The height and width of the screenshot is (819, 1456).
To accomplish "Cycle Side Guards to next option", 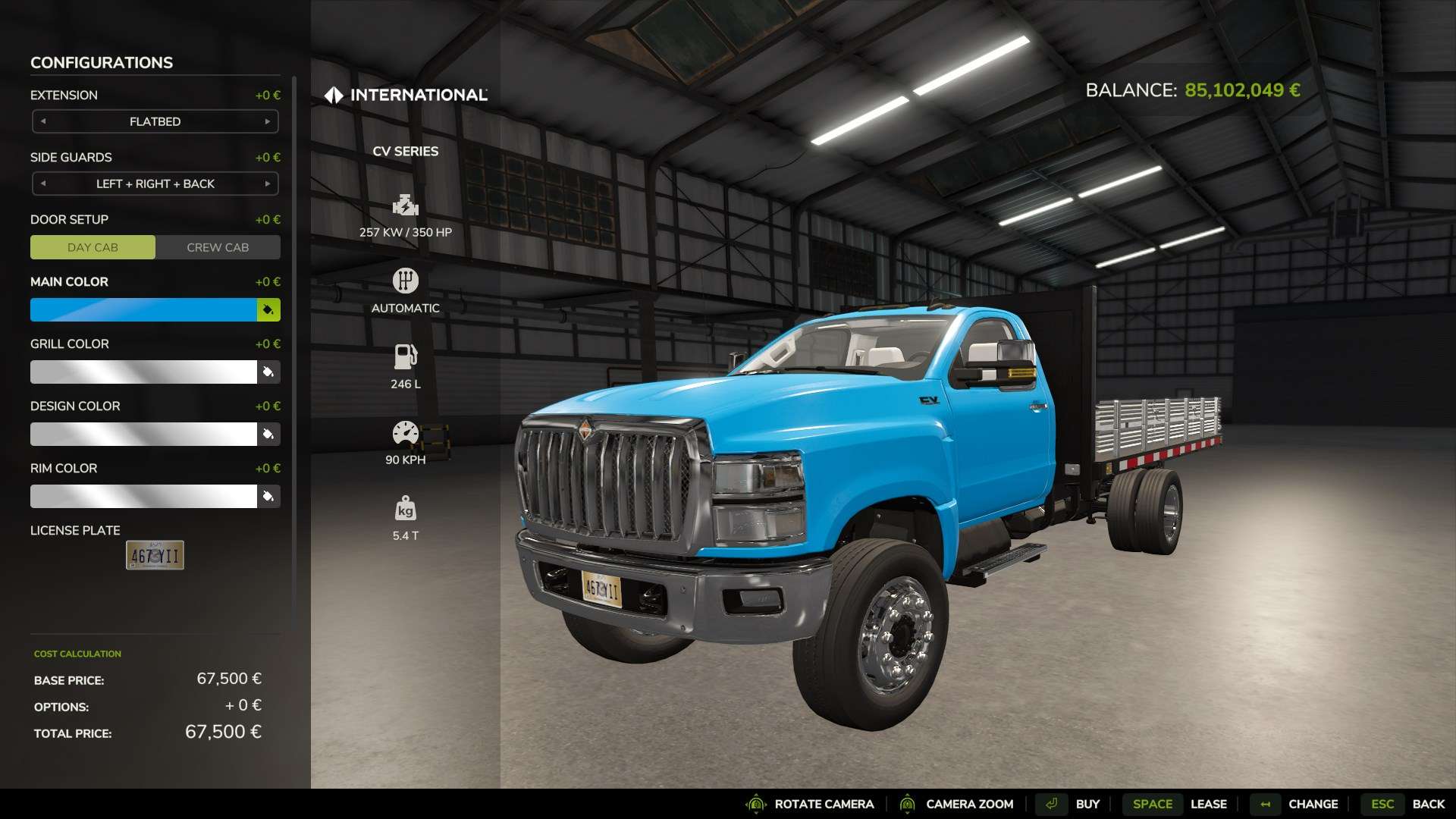I will (x=267, y=184).
